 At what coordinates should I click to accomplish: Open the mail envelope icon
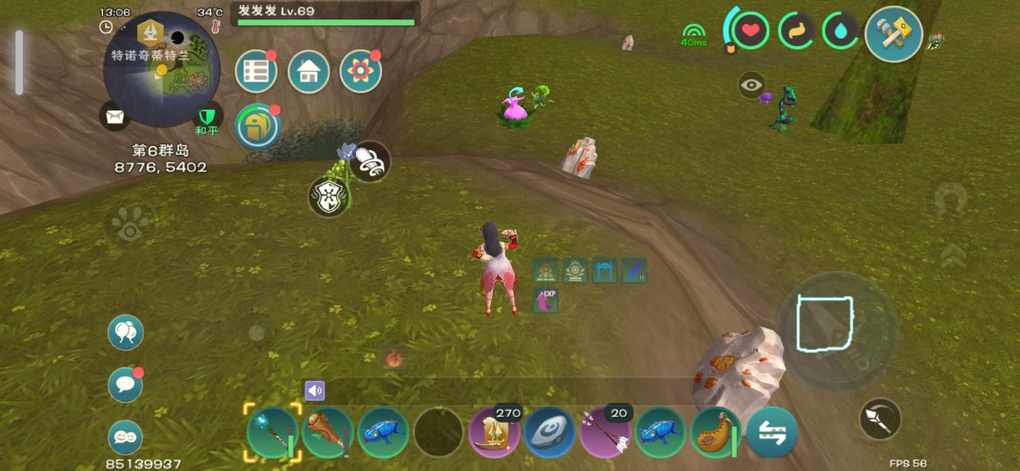[x=115, y=117]
